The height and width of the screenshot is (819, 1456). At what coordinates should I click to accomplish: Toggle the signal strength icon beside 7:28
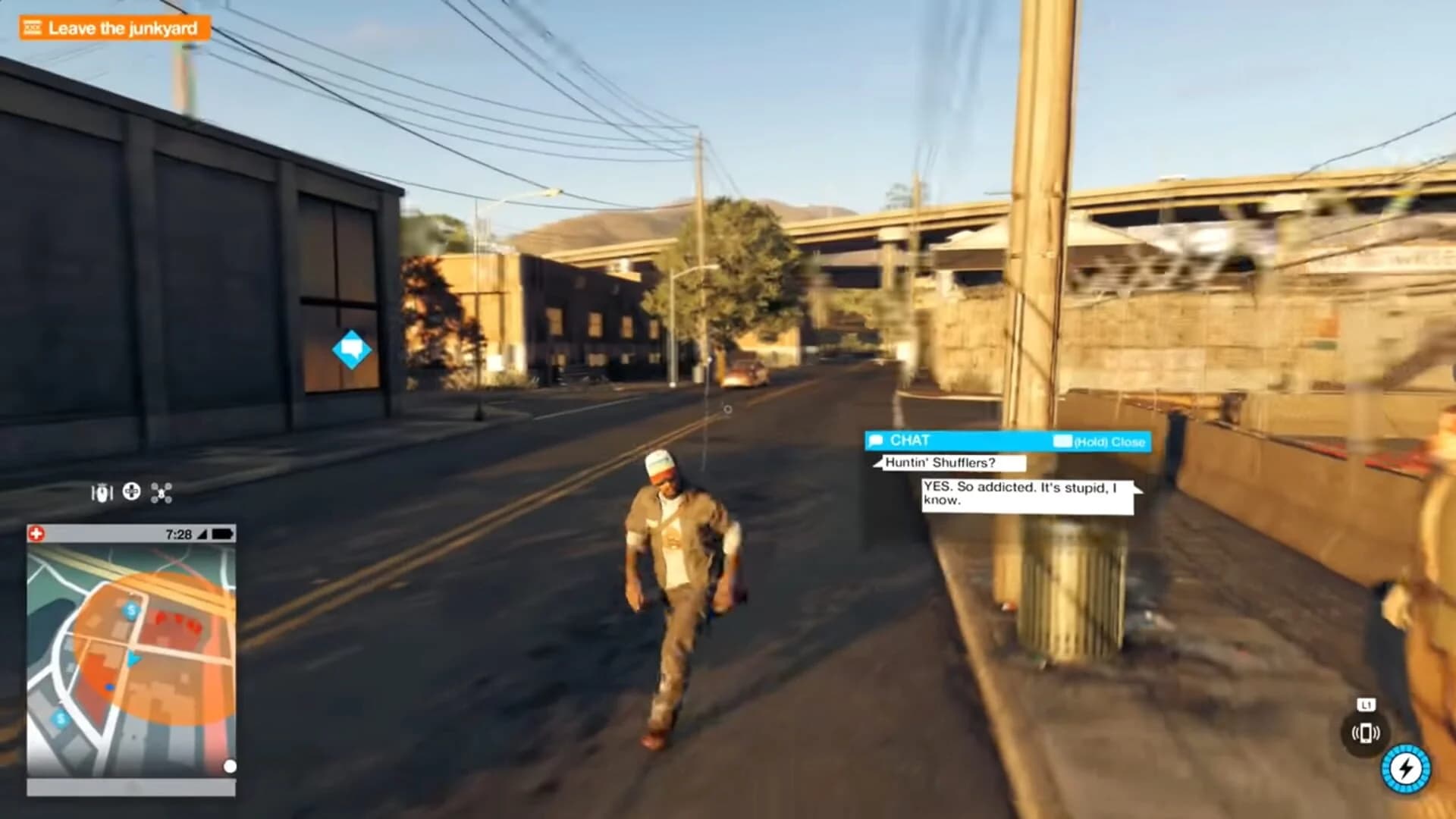coord(202,534)
